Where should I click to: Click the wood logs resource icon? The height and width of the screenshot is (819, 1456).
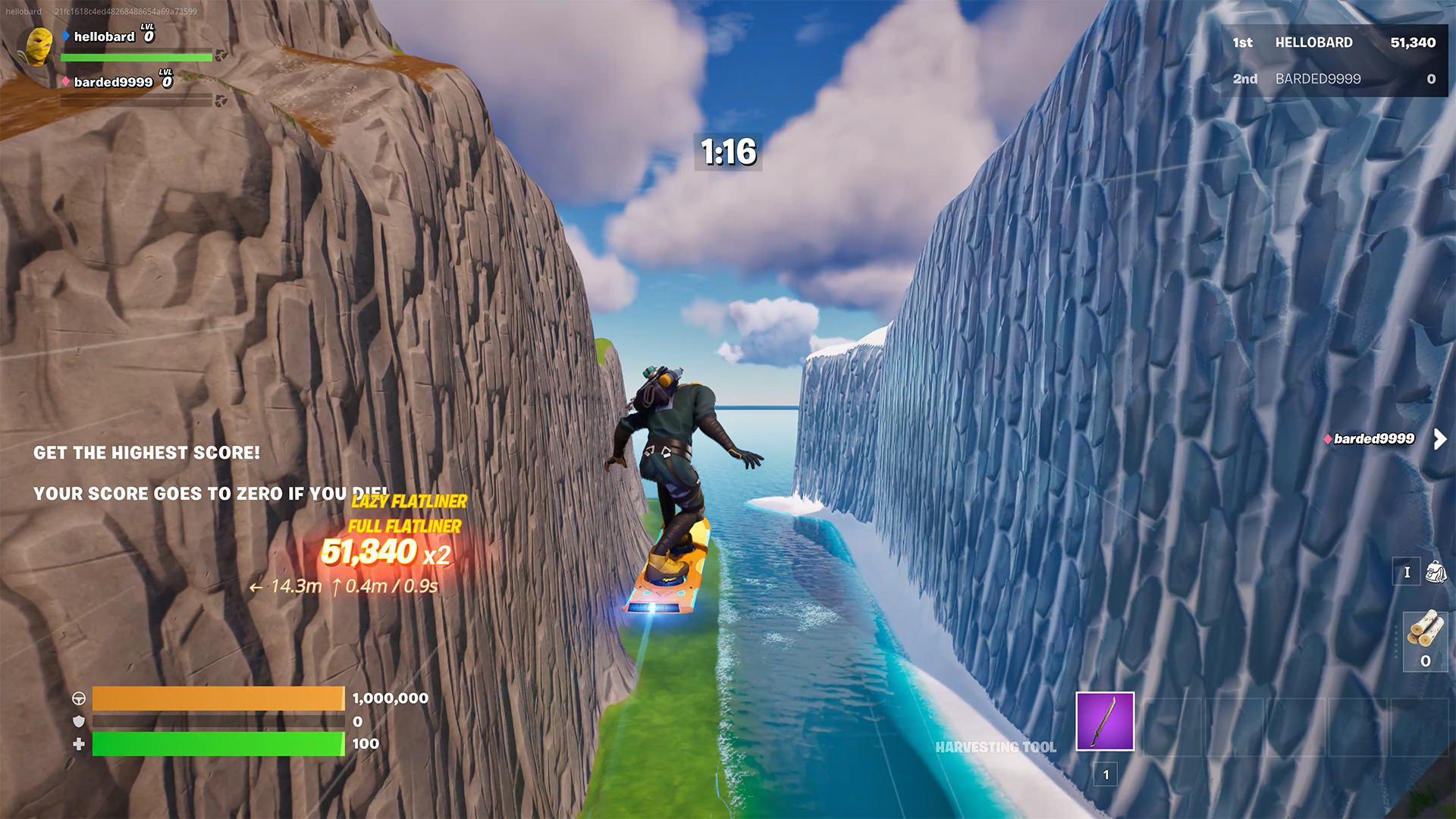pos(1426,629)
